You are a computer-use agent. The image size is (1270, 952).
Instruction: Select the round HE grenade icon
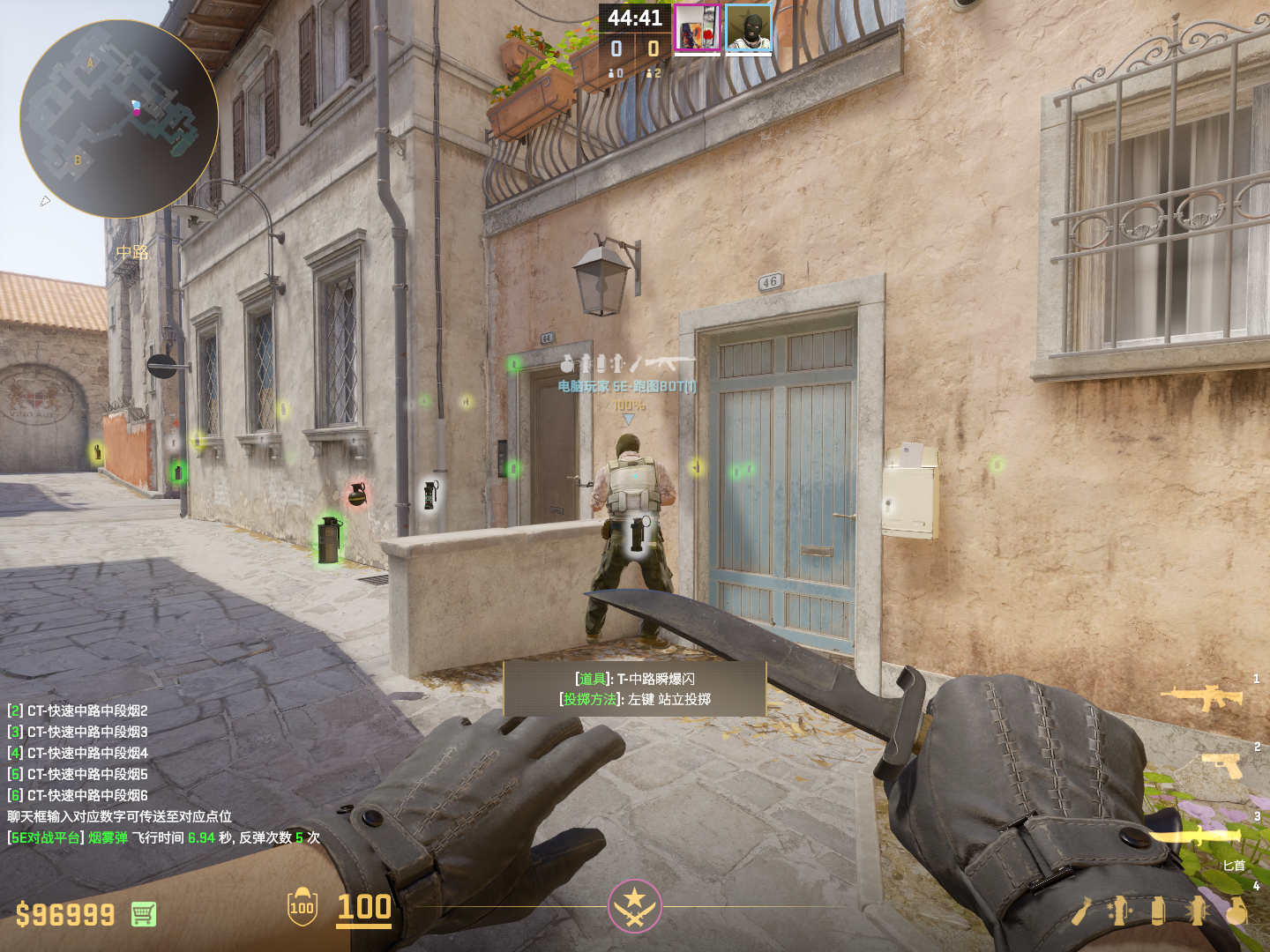point(1236,911)
